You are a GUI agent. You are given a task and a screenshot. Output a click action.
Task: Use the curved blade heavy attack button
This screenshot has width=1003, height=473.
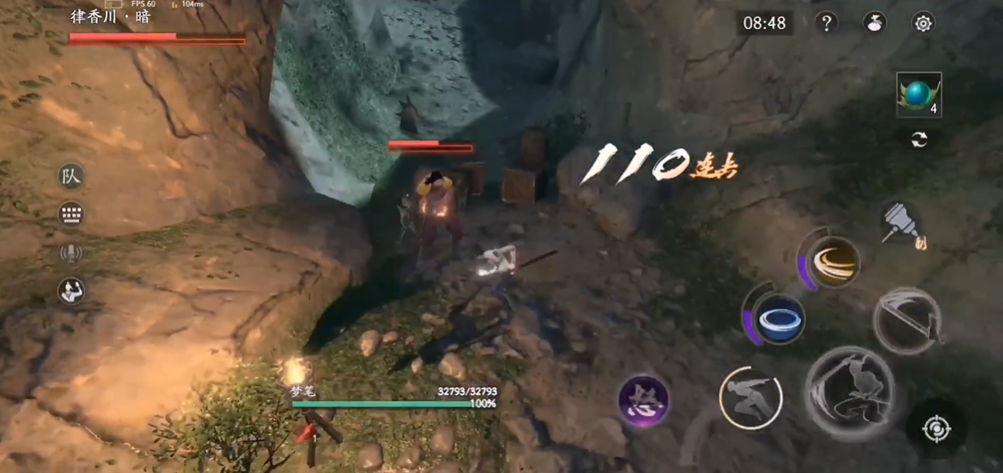[906, 321]
